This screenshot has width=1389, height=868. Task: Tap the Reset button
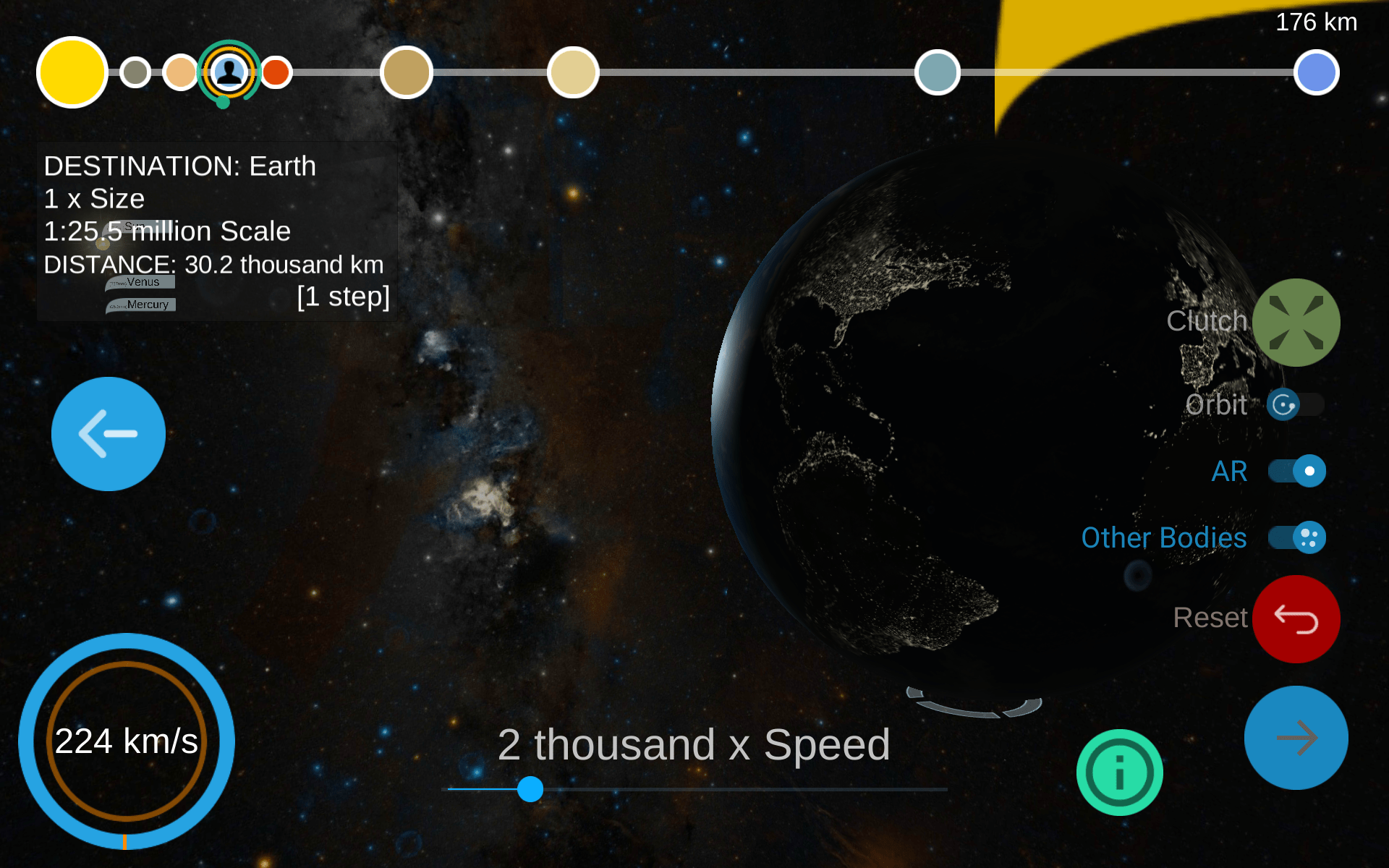click(1295, 618)
